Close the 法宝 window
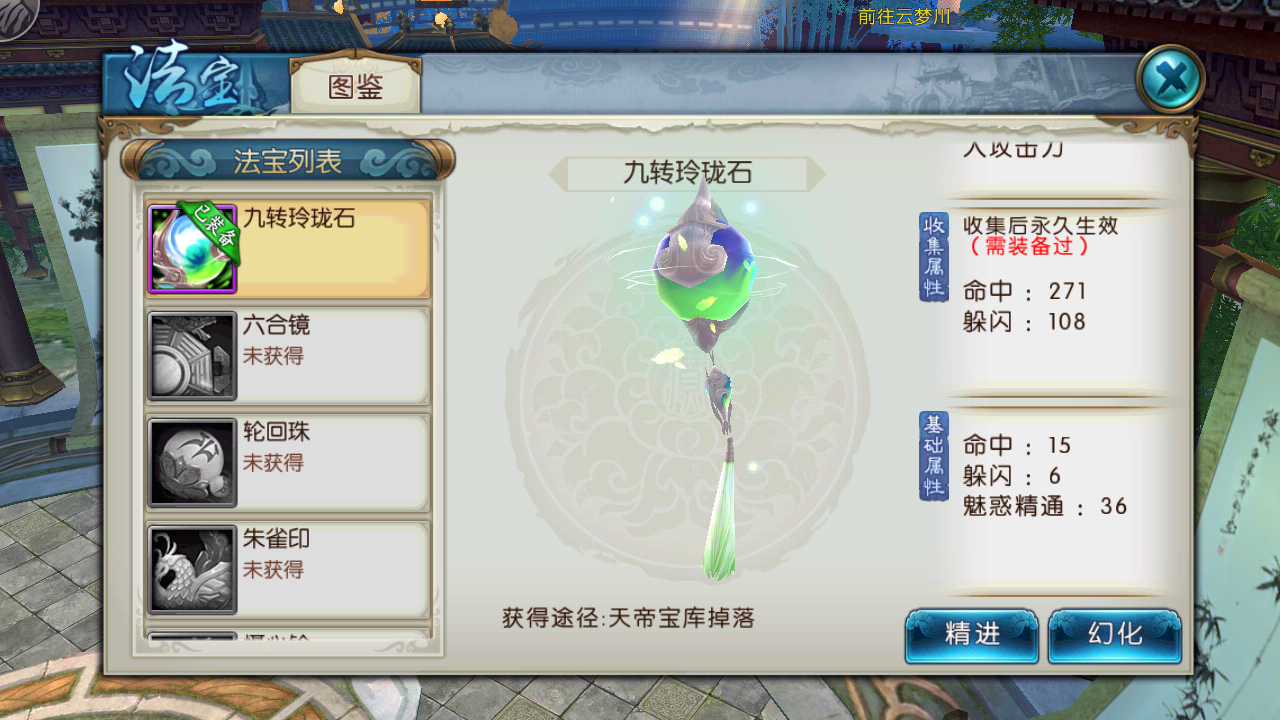1280x720 pixels. (1170, 78)
